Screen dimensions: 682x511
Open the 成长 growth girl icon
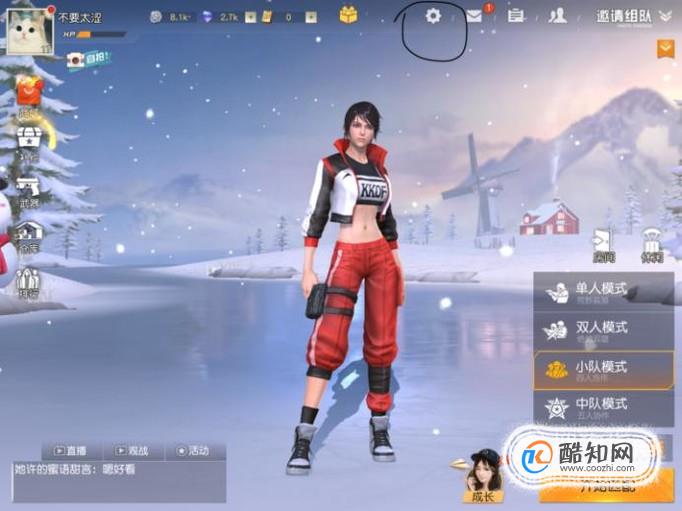point(485,475)
